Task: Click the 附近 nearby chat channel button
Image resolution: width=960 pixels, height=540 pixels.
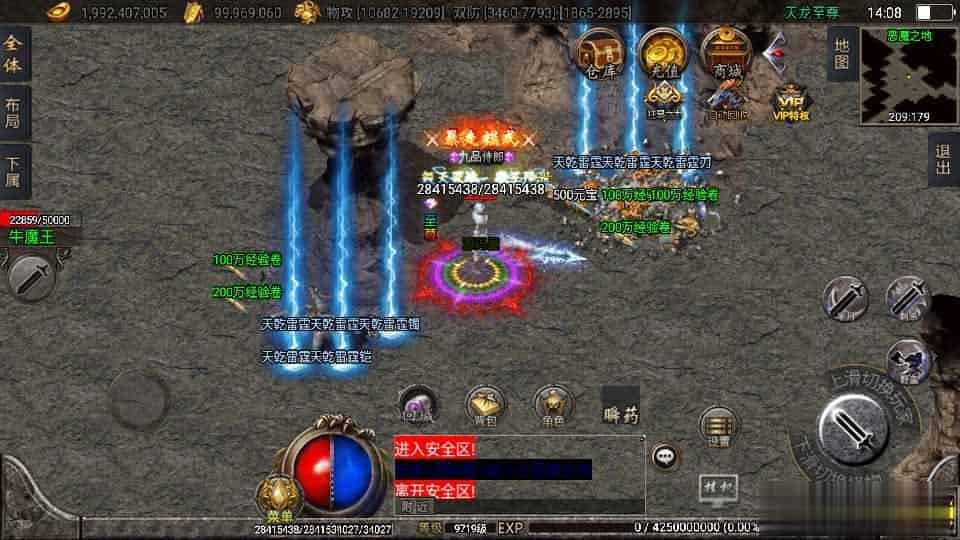Action: [x=409, y=507]
